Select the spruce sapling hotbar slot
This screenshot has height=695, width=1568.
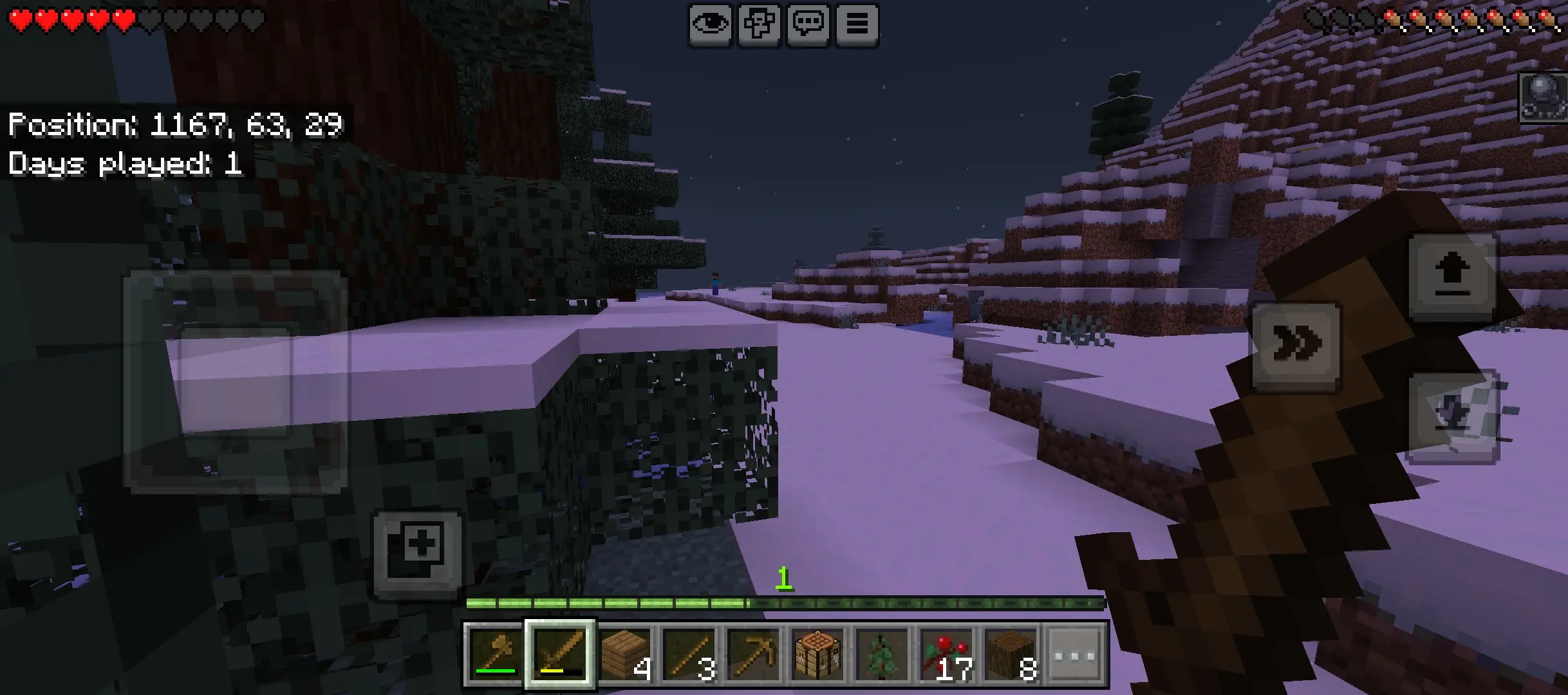(882, 654)
